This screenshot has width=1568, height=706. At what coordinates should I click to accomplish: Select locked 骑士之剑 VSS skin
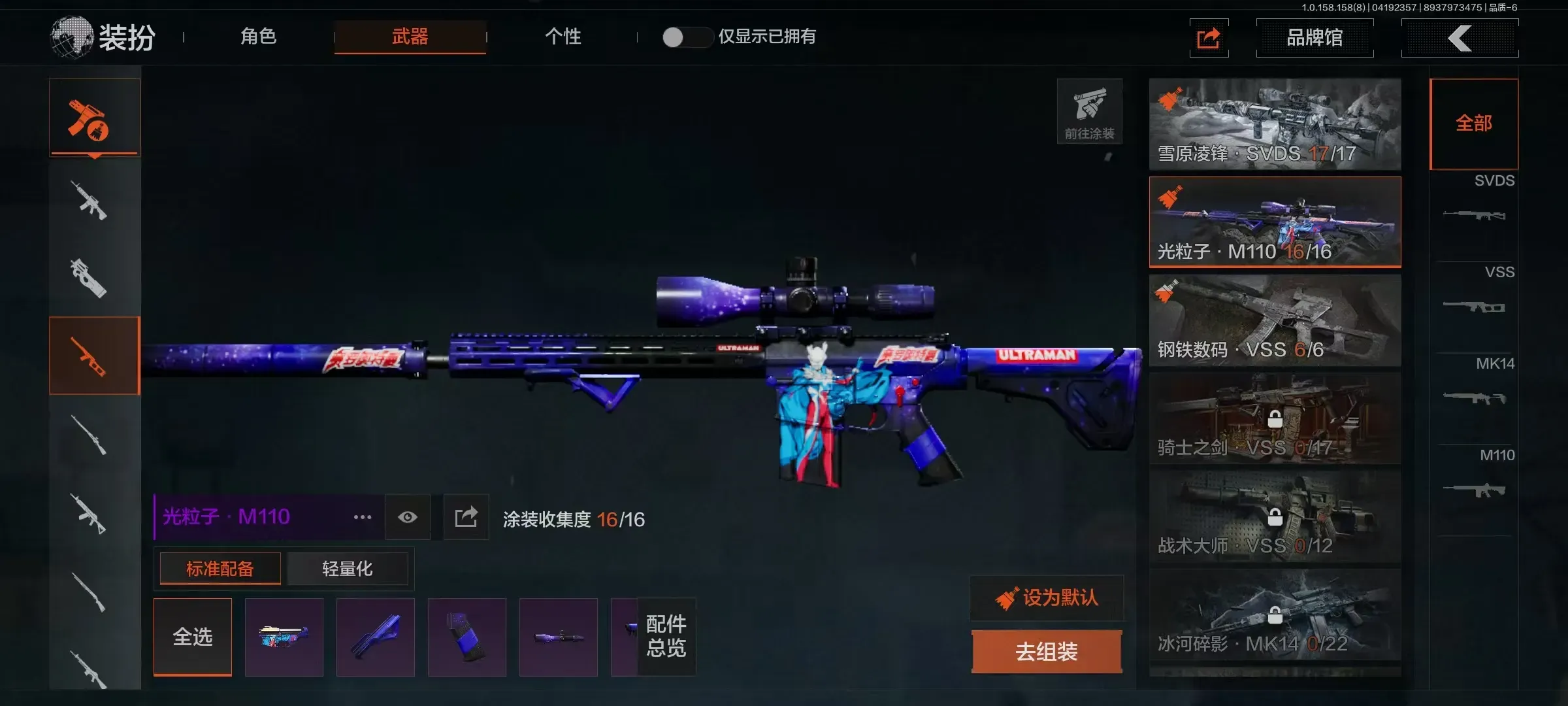tap(1275, 418)
